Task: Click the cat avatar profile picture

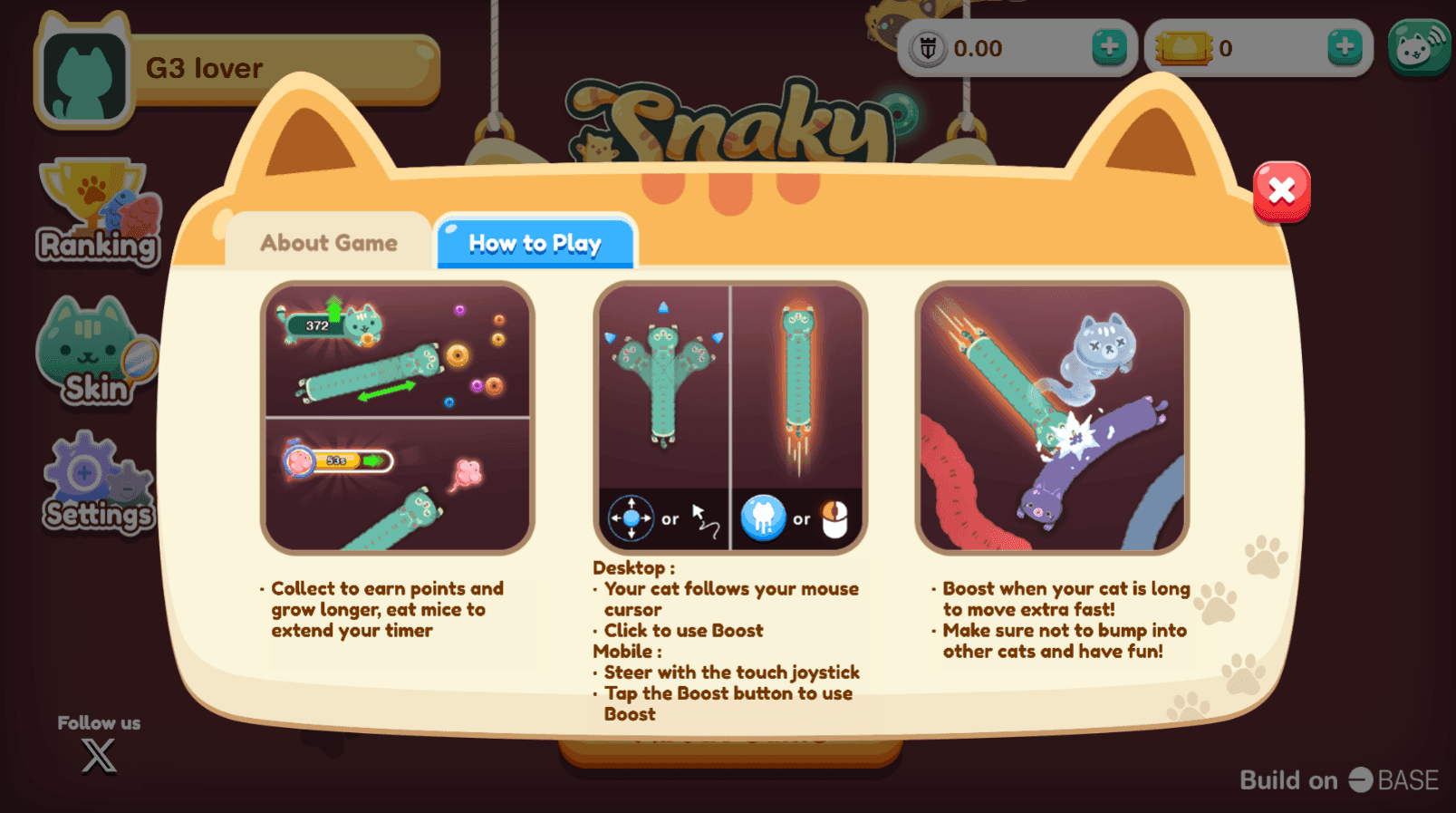Action: coord(83,71)
